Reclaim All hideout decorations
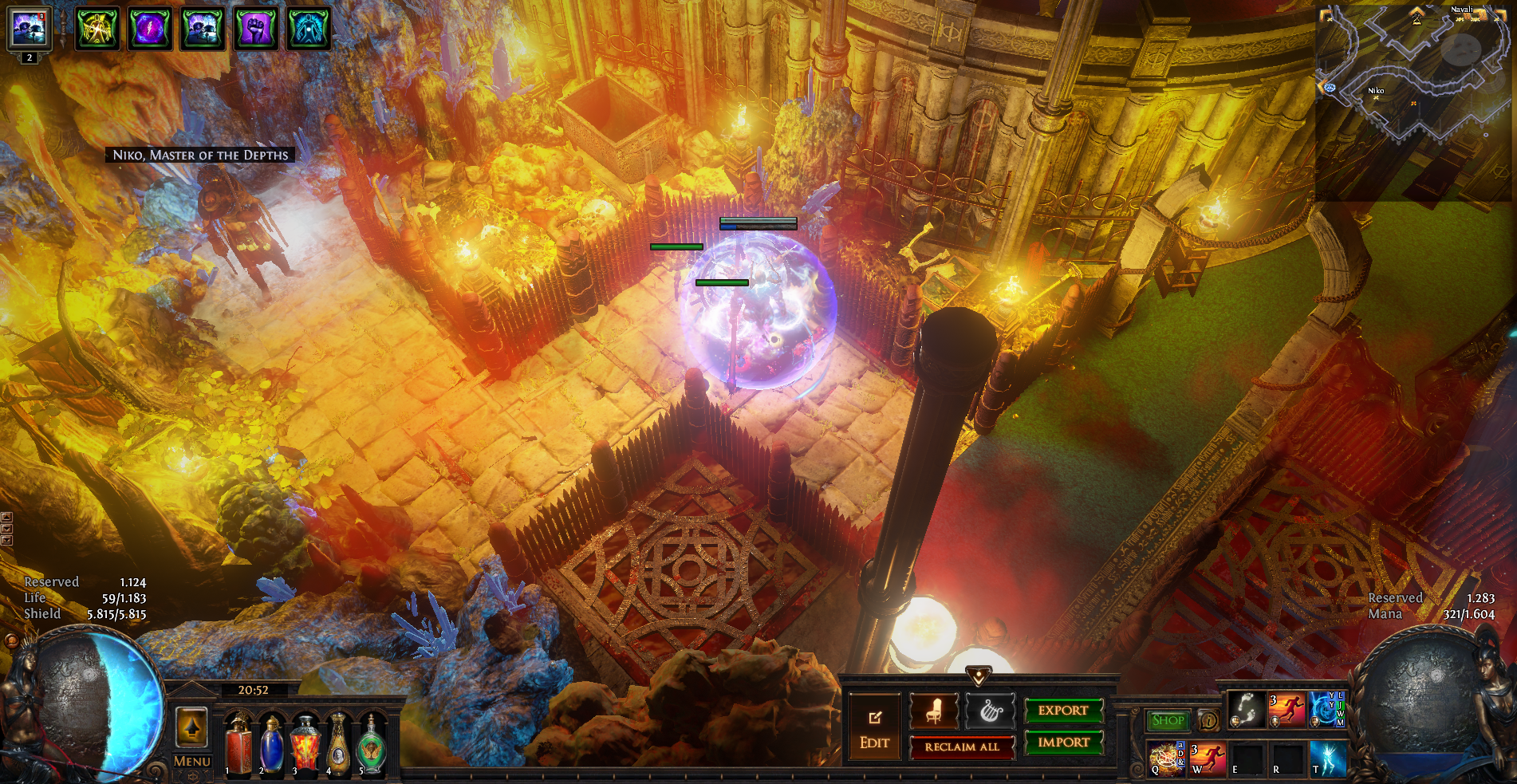Image resolution: width=1517 pixels, height=784 pixels. (962, 747)
